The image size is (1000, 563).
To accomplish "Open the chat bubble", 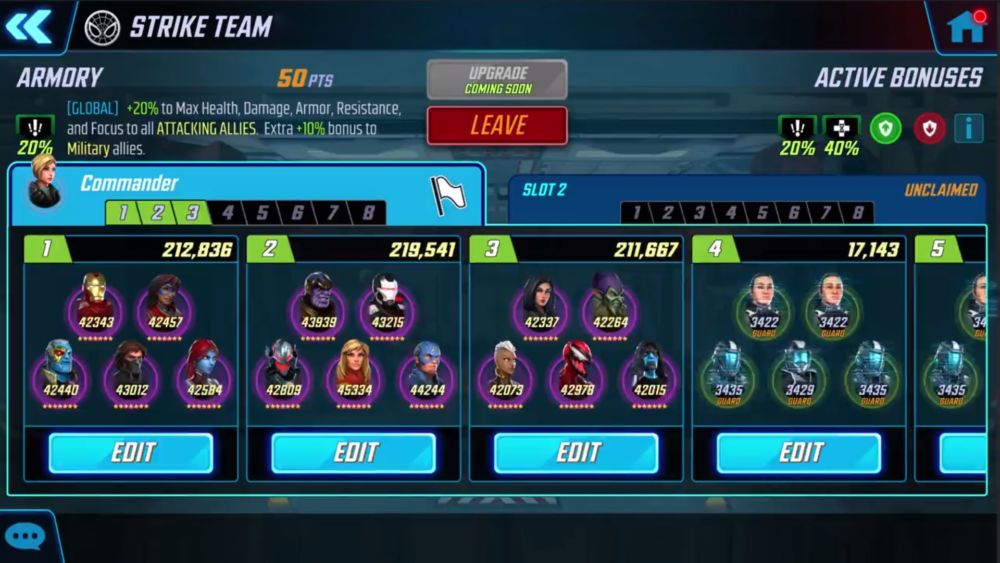I will click(x=24, y=537).
